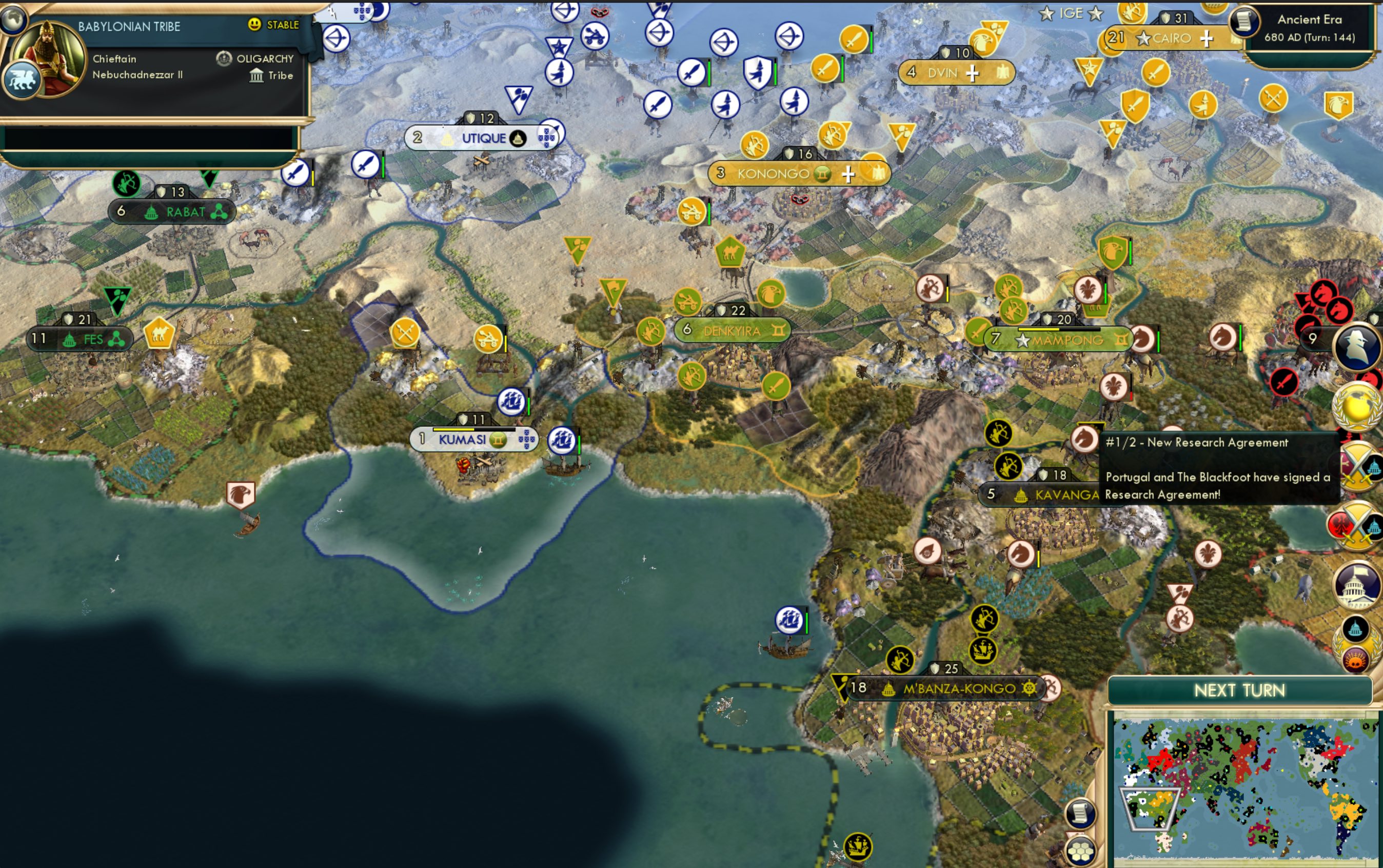
Task: Expand Cairo's city production with plus sign
Action: point(1206,38)
